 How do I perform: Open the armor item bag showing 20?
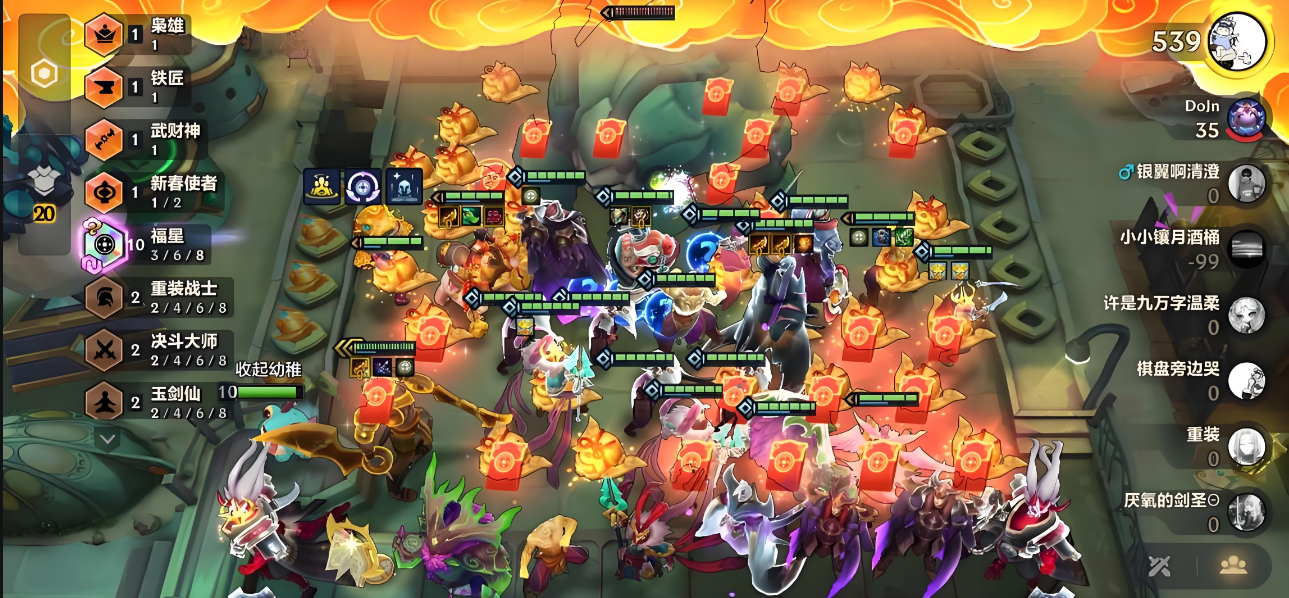44,186
